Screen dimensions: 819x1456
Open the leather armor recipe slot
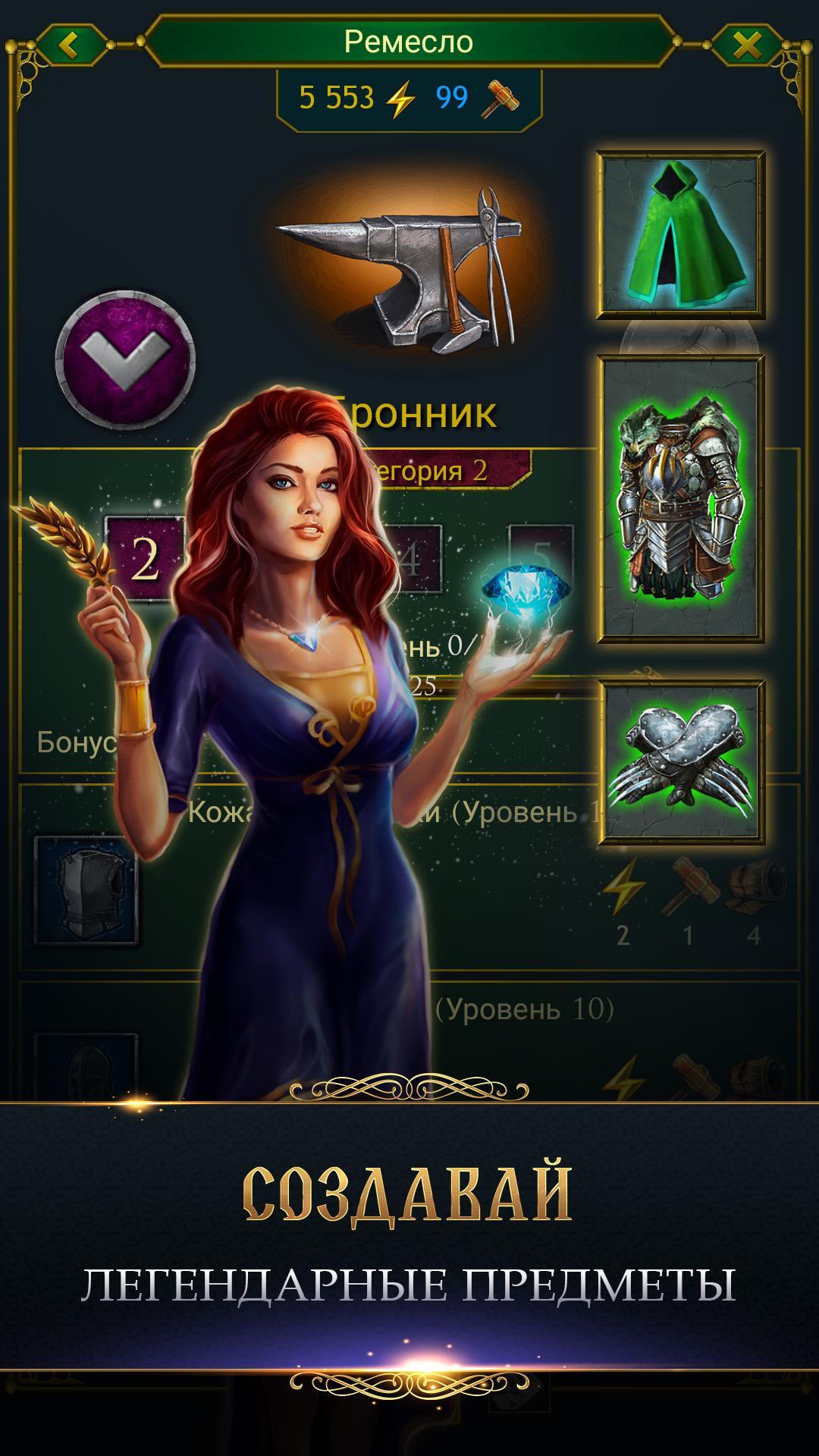86,890
